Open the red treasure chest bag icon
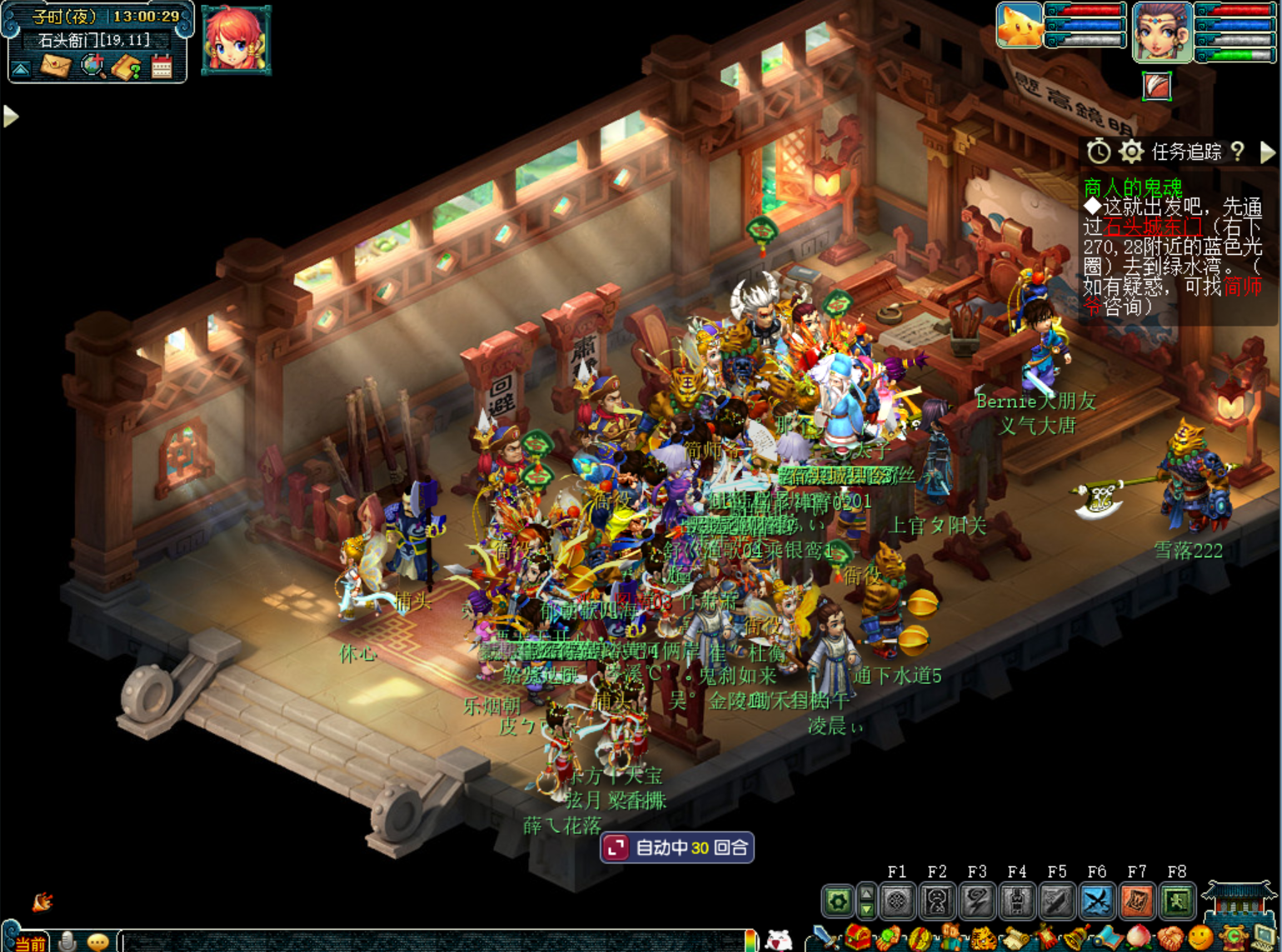Screen dimensions: 1282x952 tap(857, 939)
